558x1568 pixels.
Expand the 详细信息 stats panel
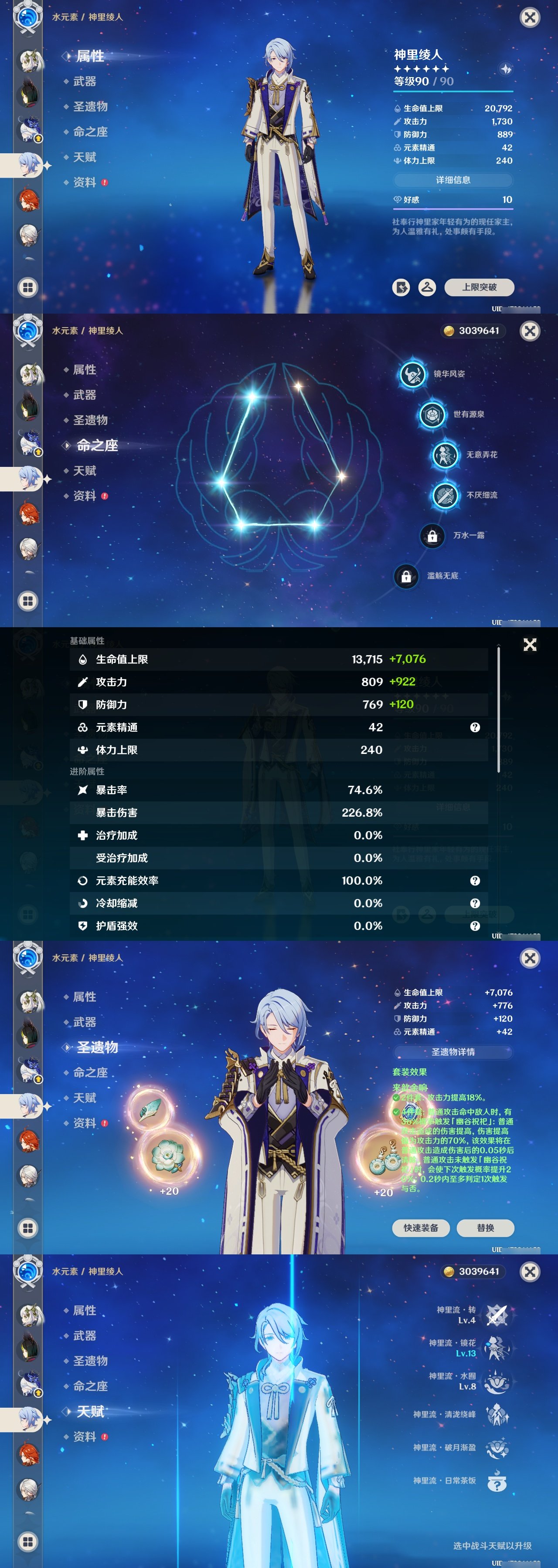(x=453, y=180)
